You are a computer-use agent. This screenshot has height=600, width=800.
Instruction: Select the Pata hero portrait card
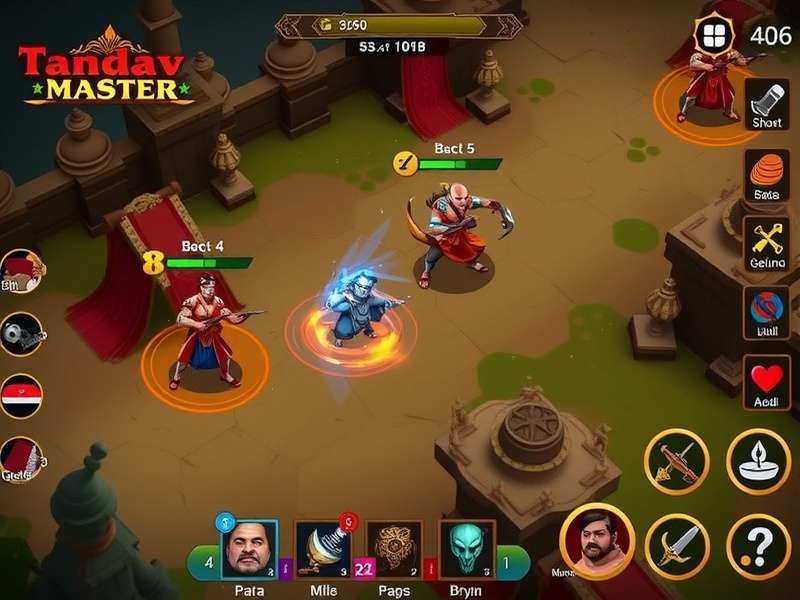click(248, 550)
